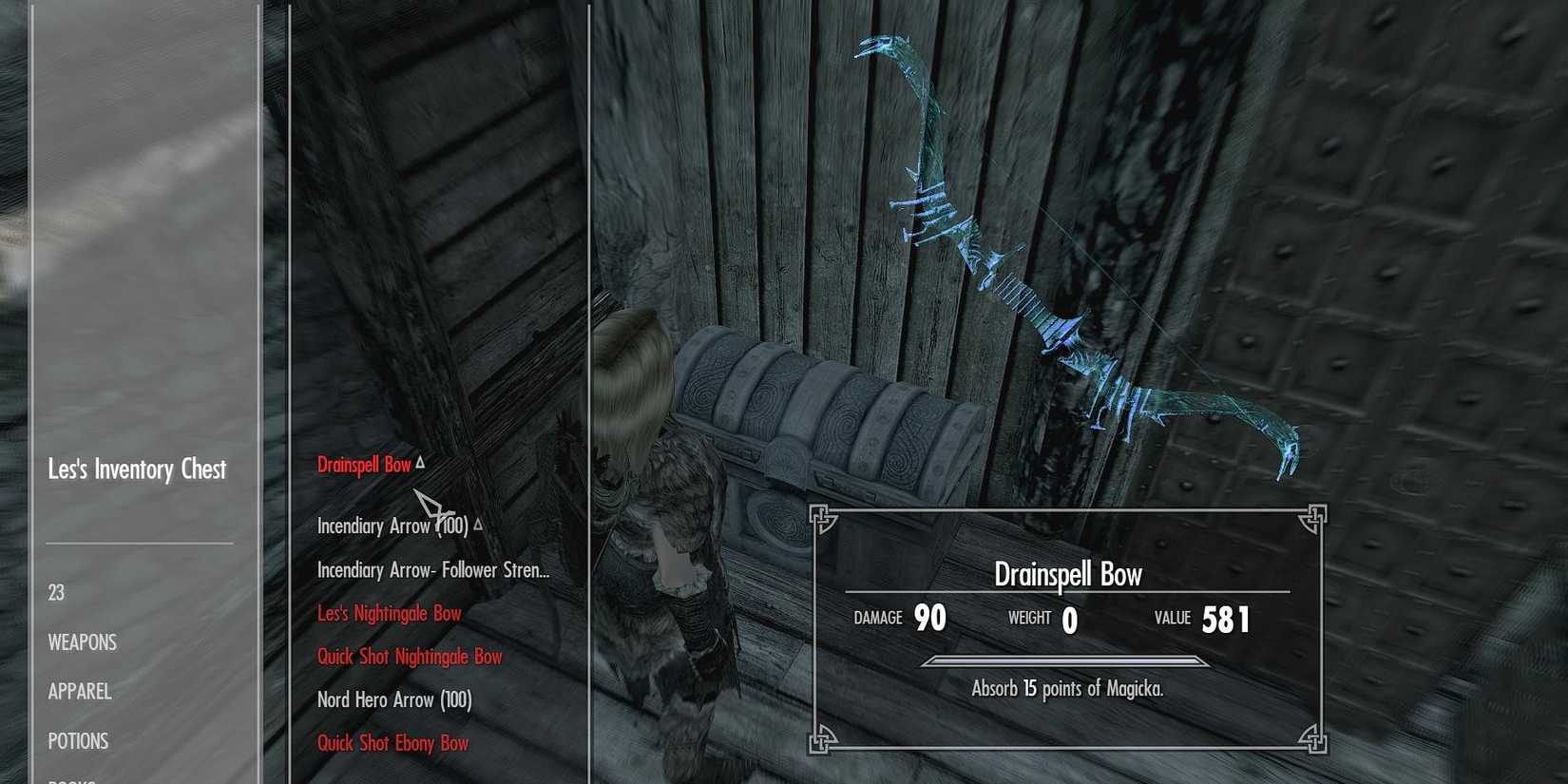This screenshot has width=1568, height=784.
Task: Select Nord Hero Arrow (100)
Action: [x=392, y=700]
